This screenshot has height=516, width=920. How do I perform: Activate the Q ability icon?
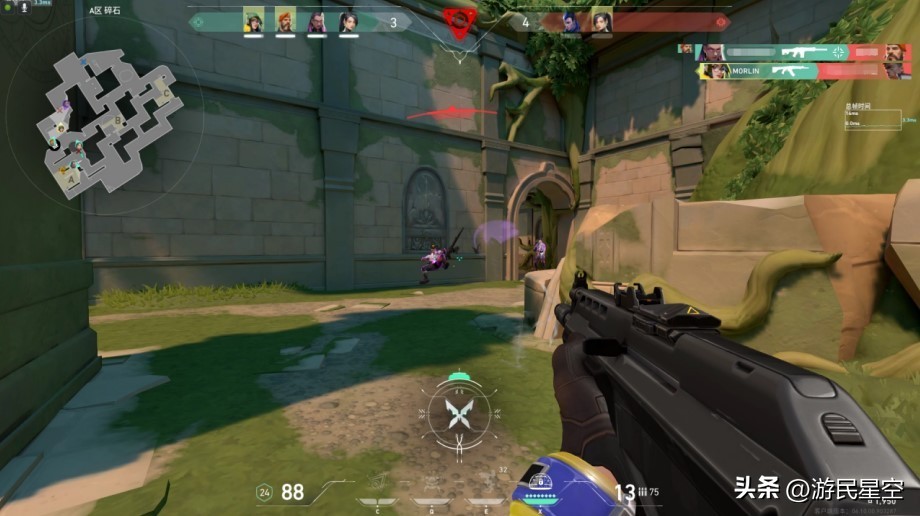431,500
